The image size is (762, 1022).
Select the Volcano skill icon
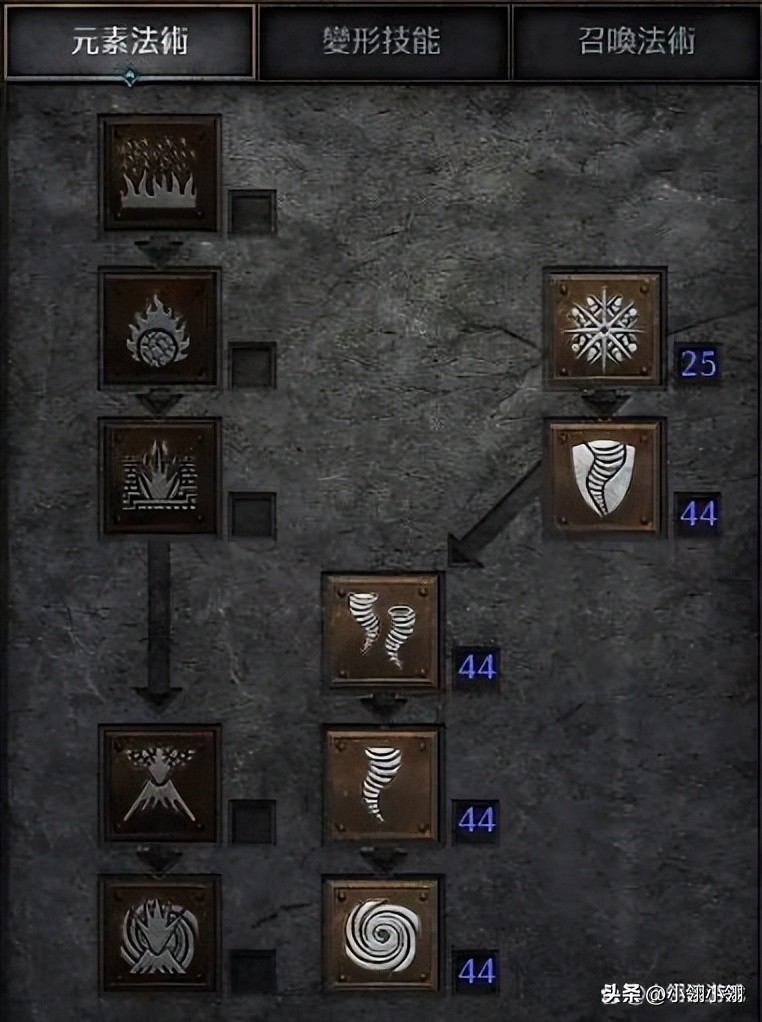(160, 783)
